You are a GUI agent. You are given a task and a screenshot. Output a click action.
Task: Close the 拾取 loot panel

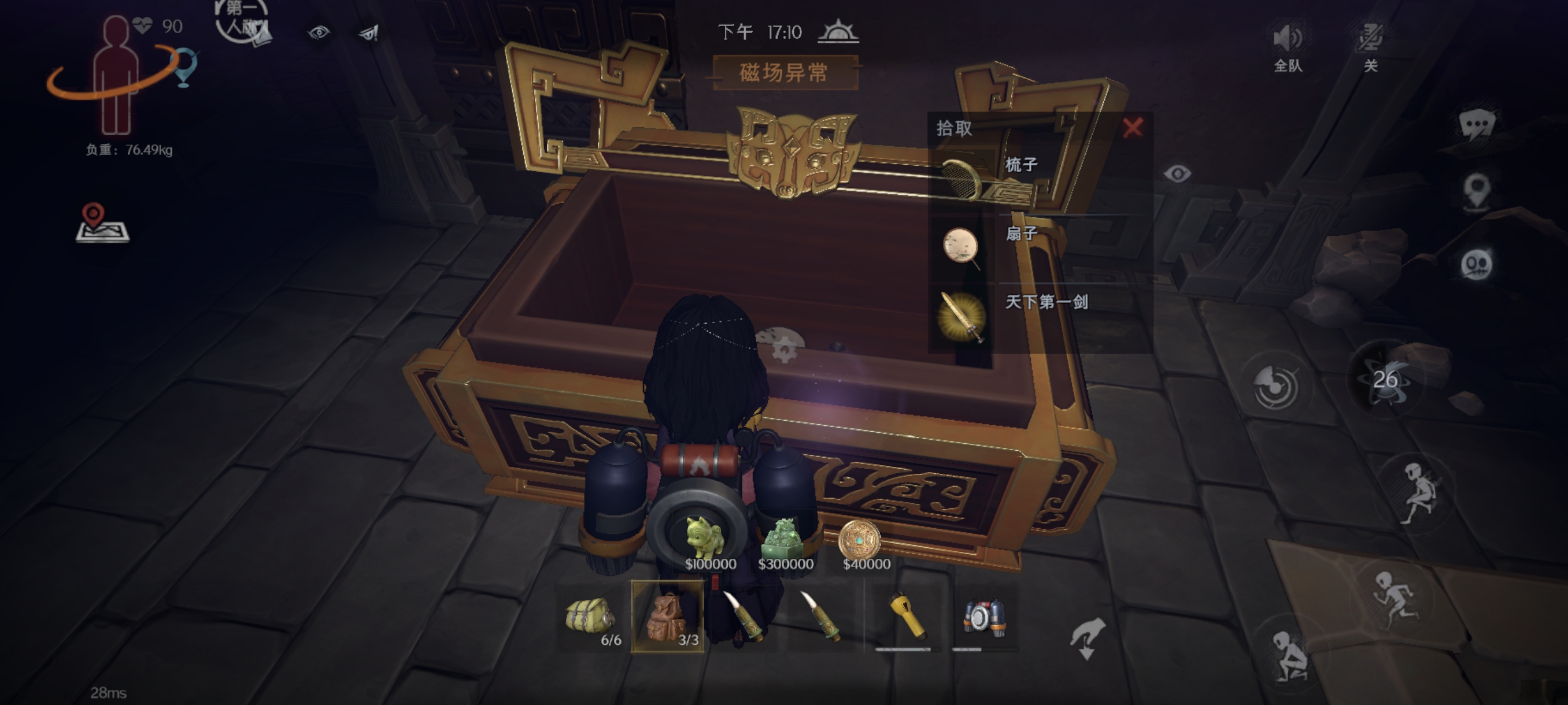[x=1132, y=128]
